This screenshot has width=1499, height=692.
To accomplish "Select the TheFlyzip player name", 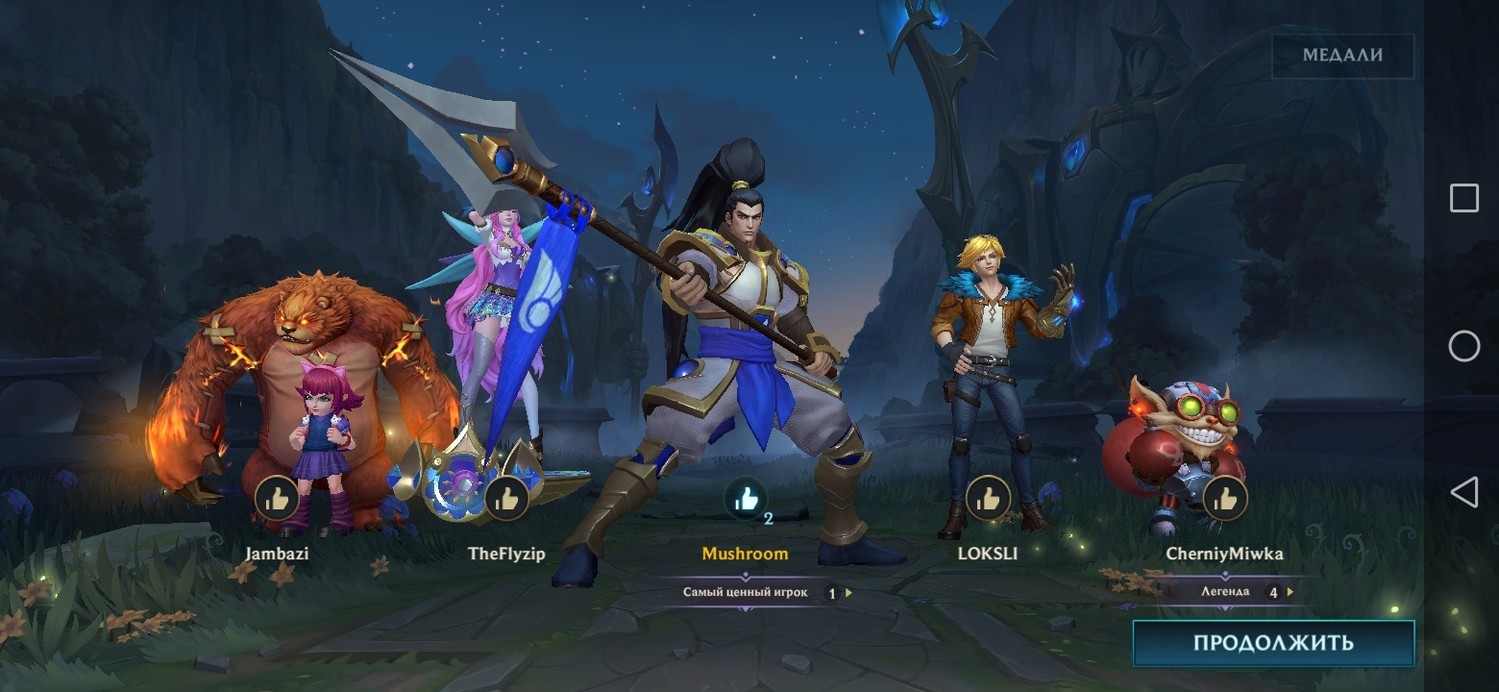I will [507, 553].
